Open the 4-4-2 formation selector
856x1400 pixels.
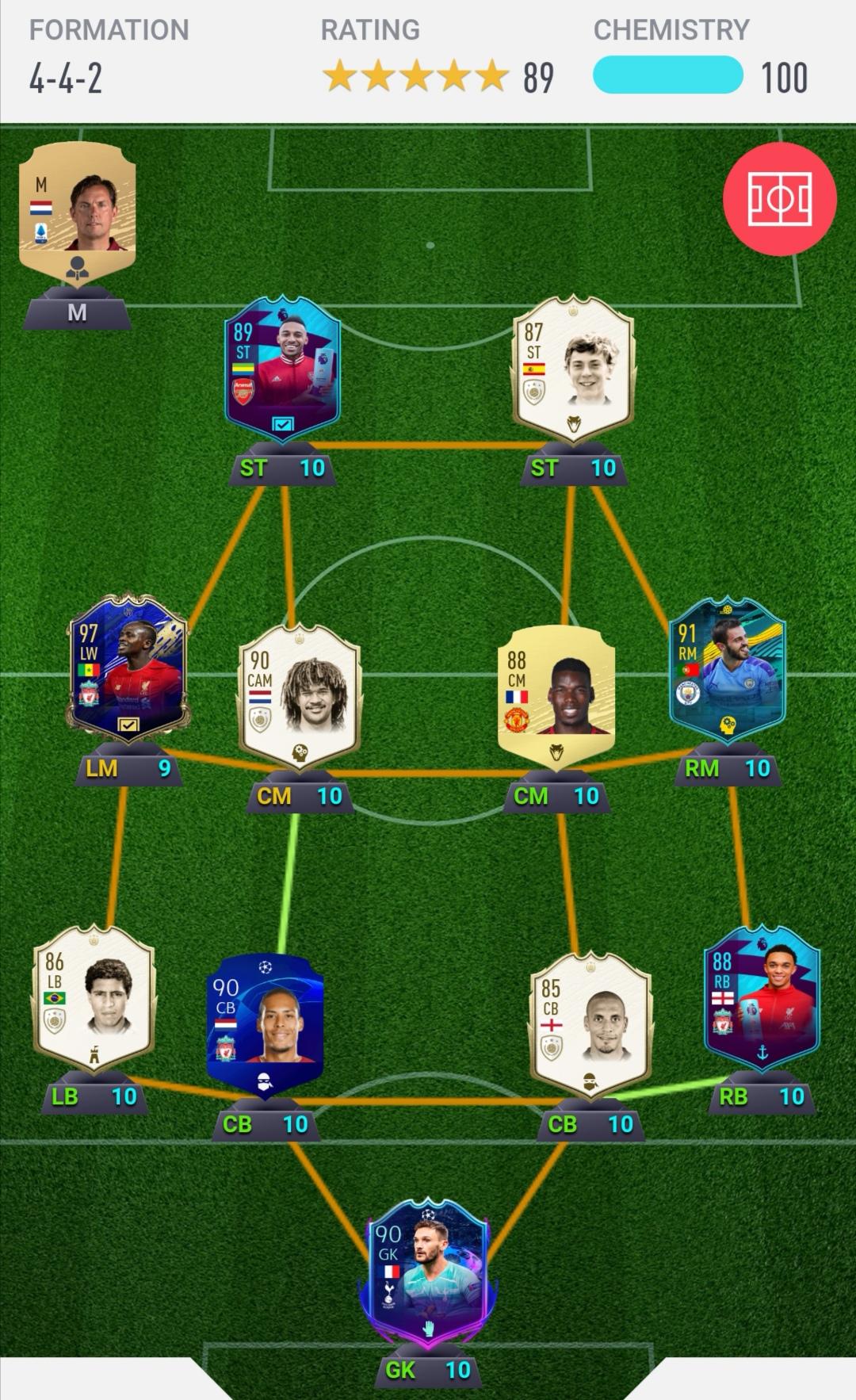coord(67,78)
